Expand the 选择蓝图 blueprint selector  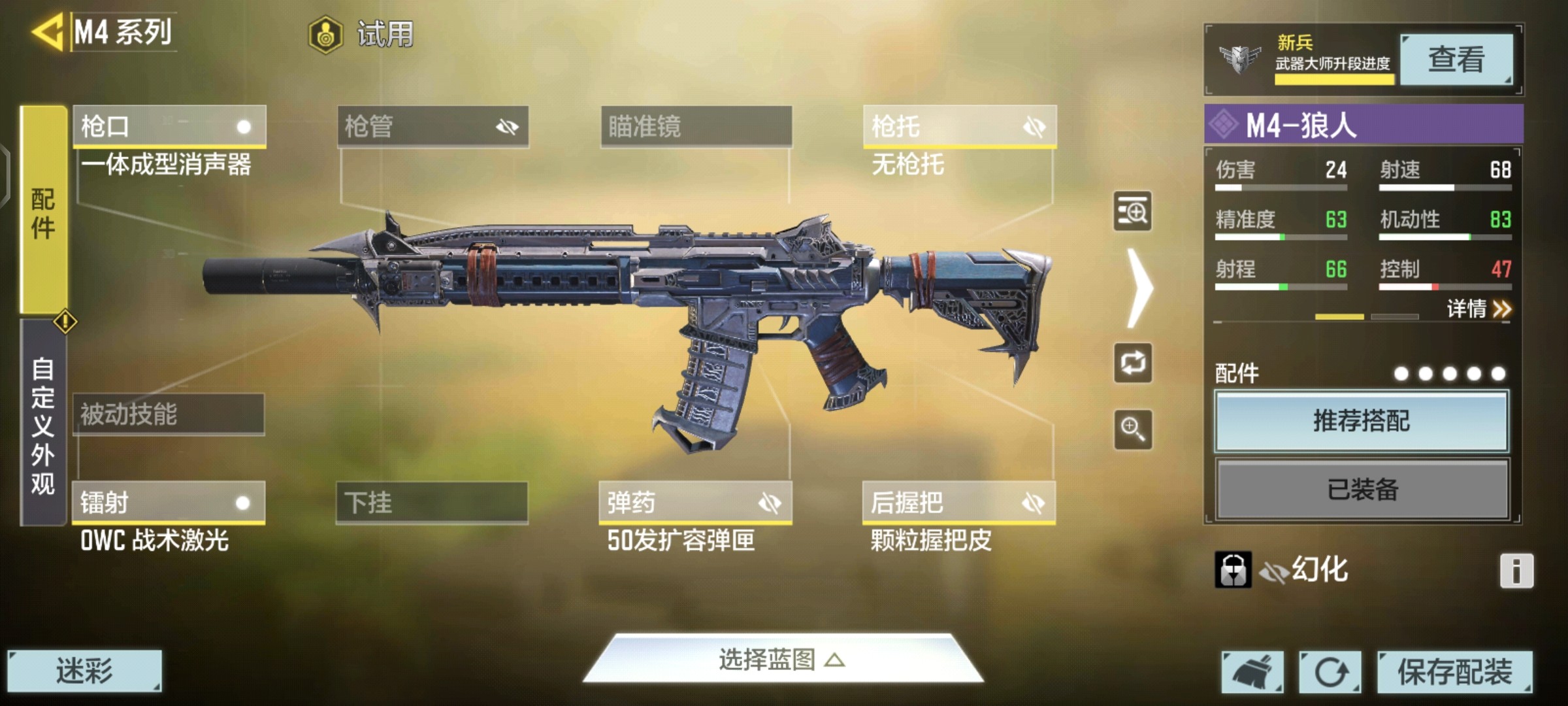(782, 660)
